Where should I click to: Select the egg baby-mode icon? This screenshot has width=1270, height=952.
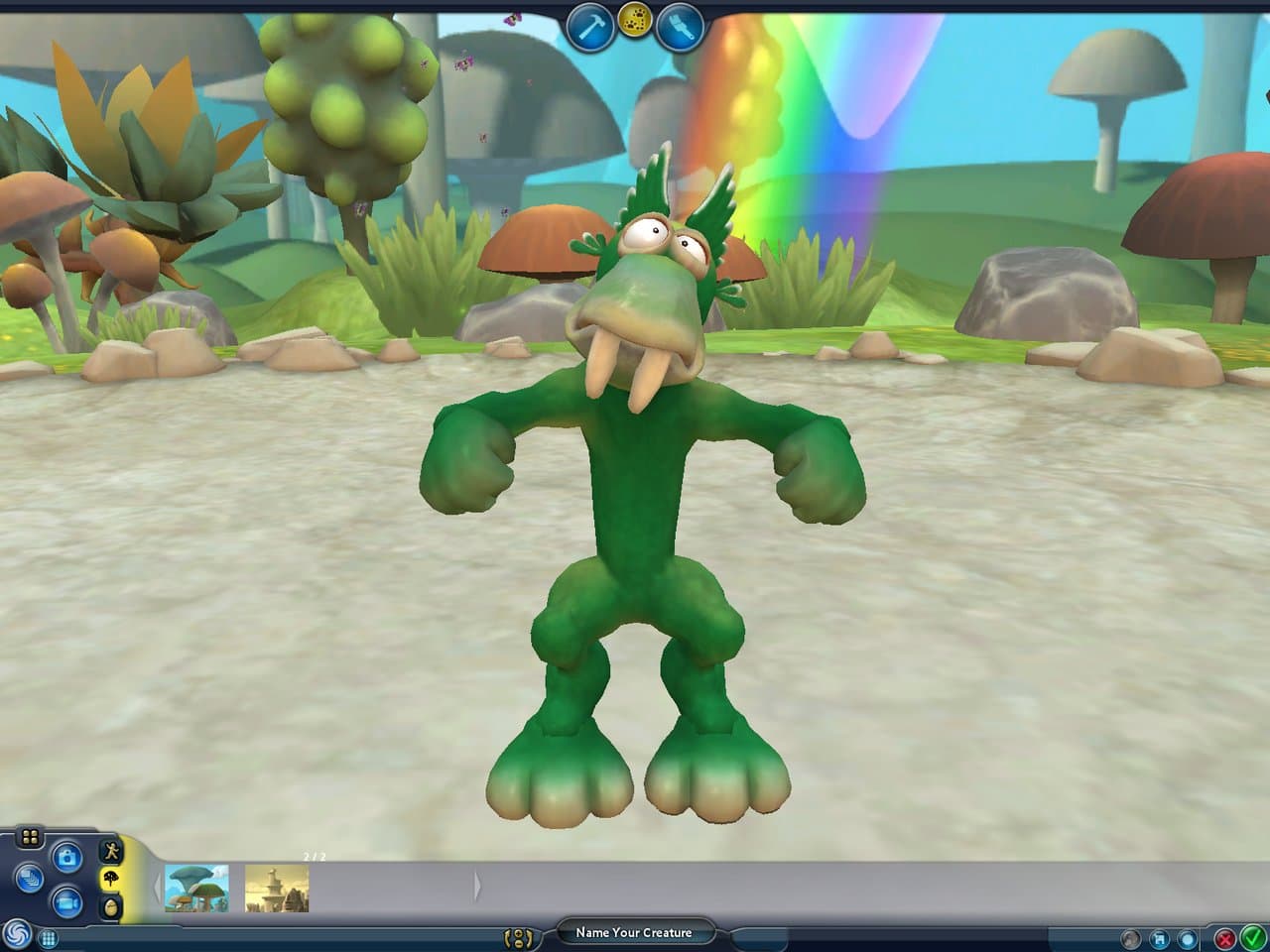coord(111,906)
